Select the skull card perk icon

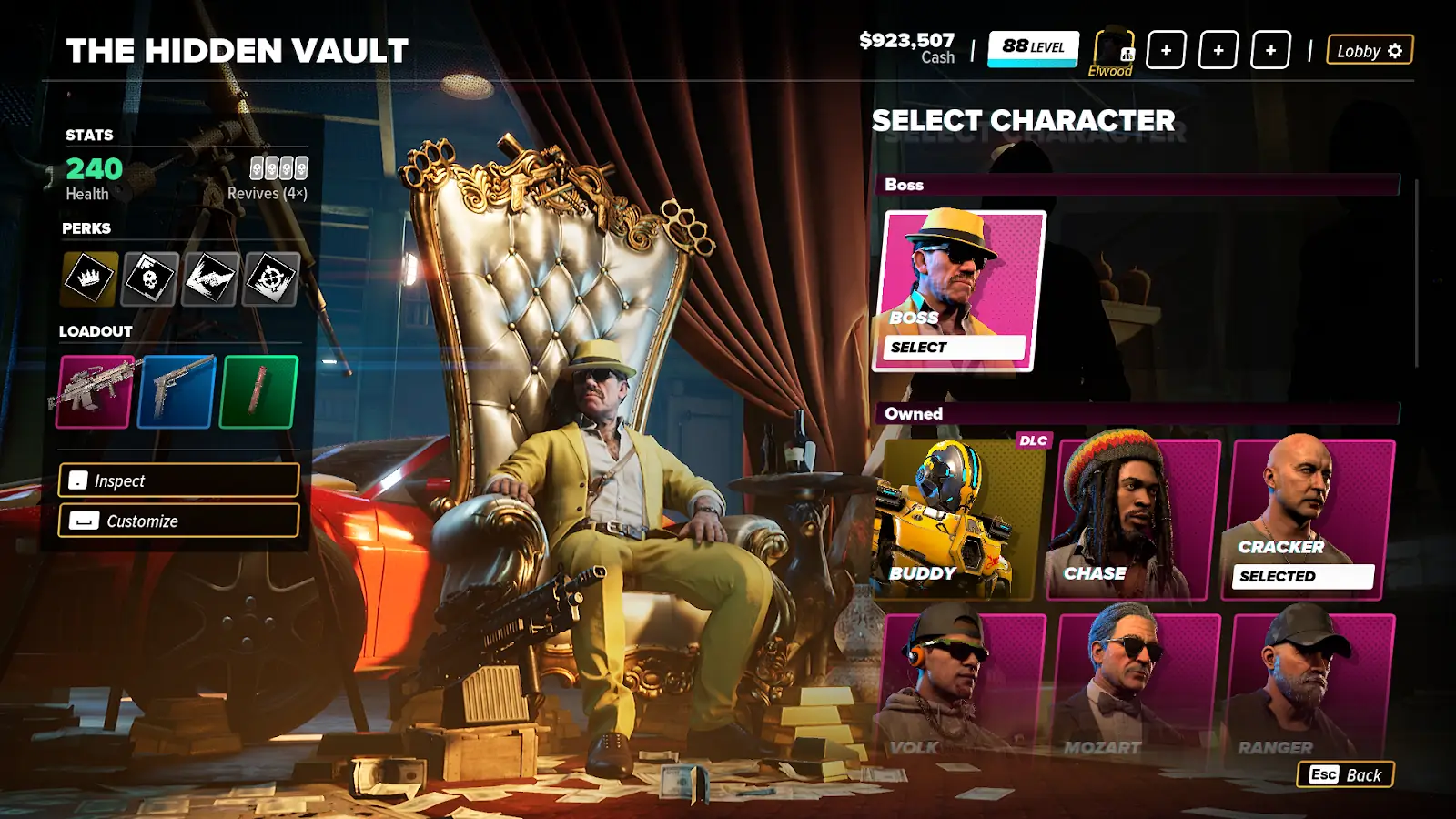(x=149, y=278)
